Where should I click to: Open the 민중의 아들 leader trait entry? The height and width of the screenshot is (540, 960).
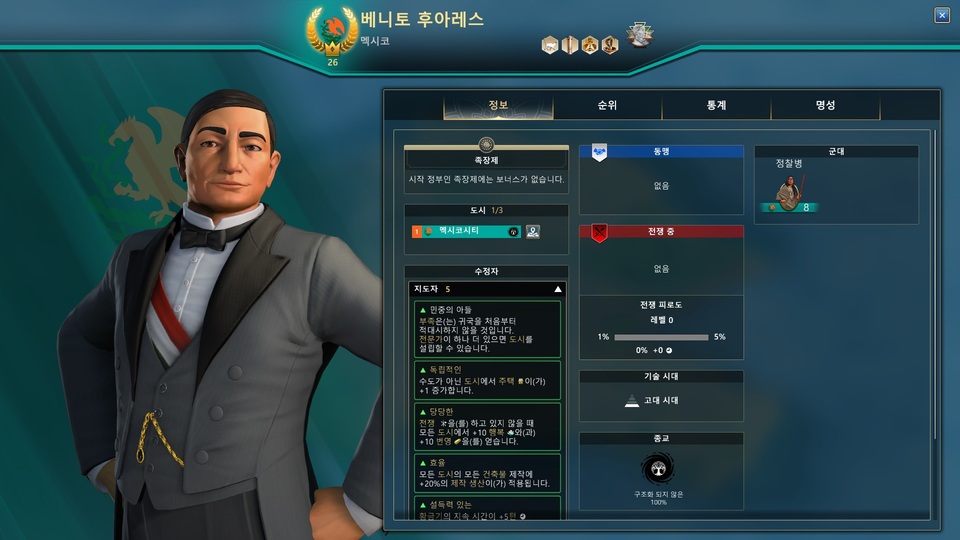click(486, 329)
